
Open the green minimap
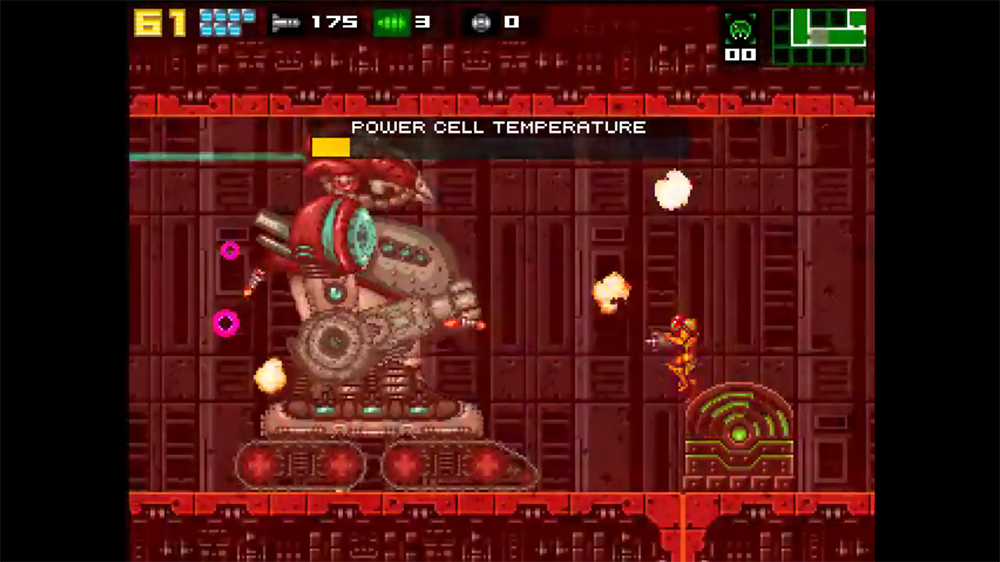click(819, 37)
